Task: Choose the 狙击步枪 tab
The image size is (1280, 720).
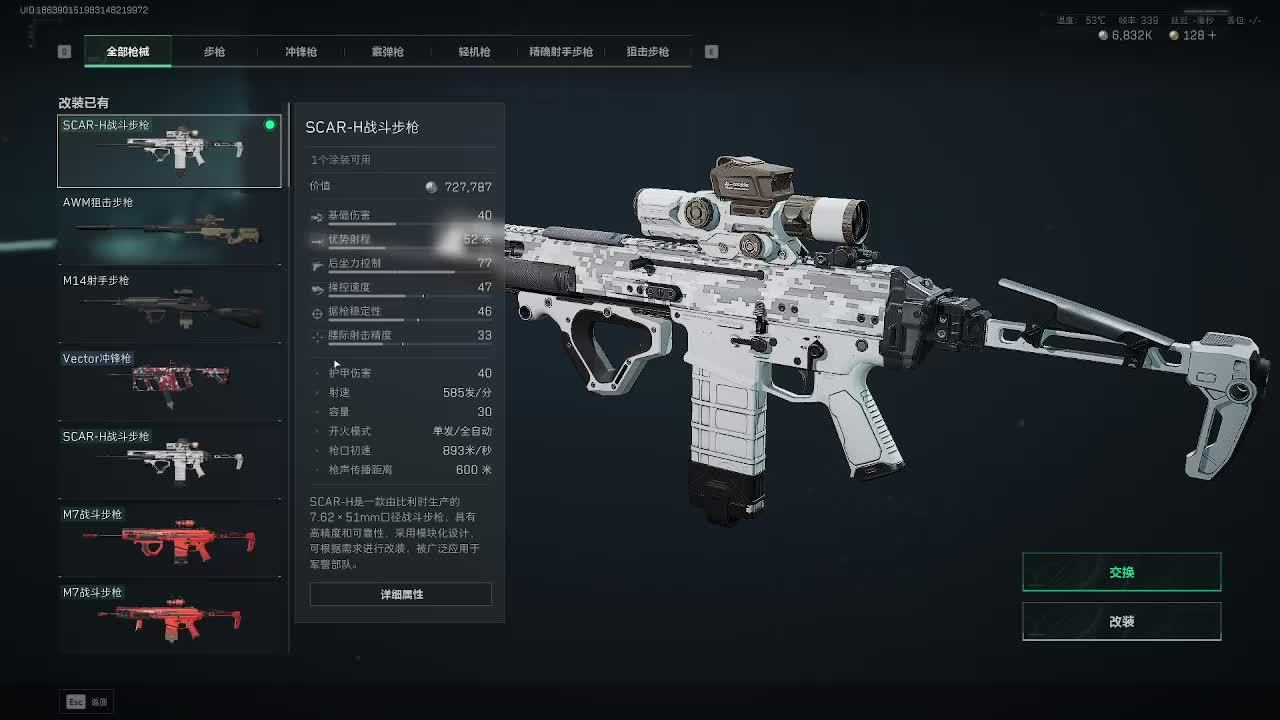Action: 647,52
